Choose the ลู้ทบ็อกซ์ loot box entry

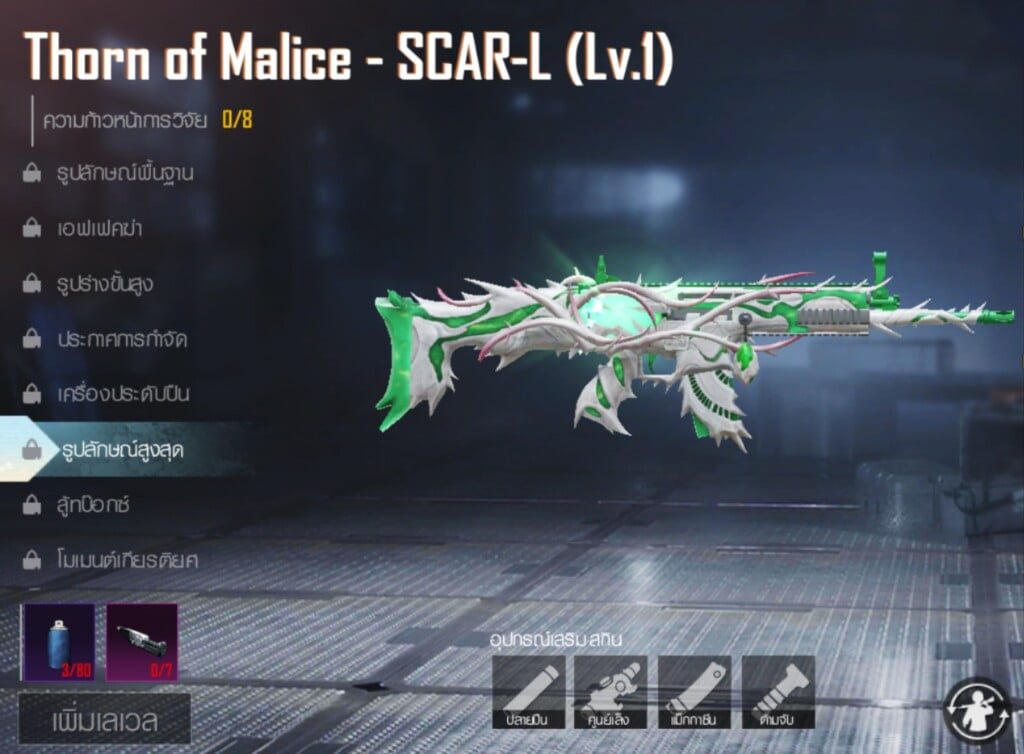click(94, 504)
